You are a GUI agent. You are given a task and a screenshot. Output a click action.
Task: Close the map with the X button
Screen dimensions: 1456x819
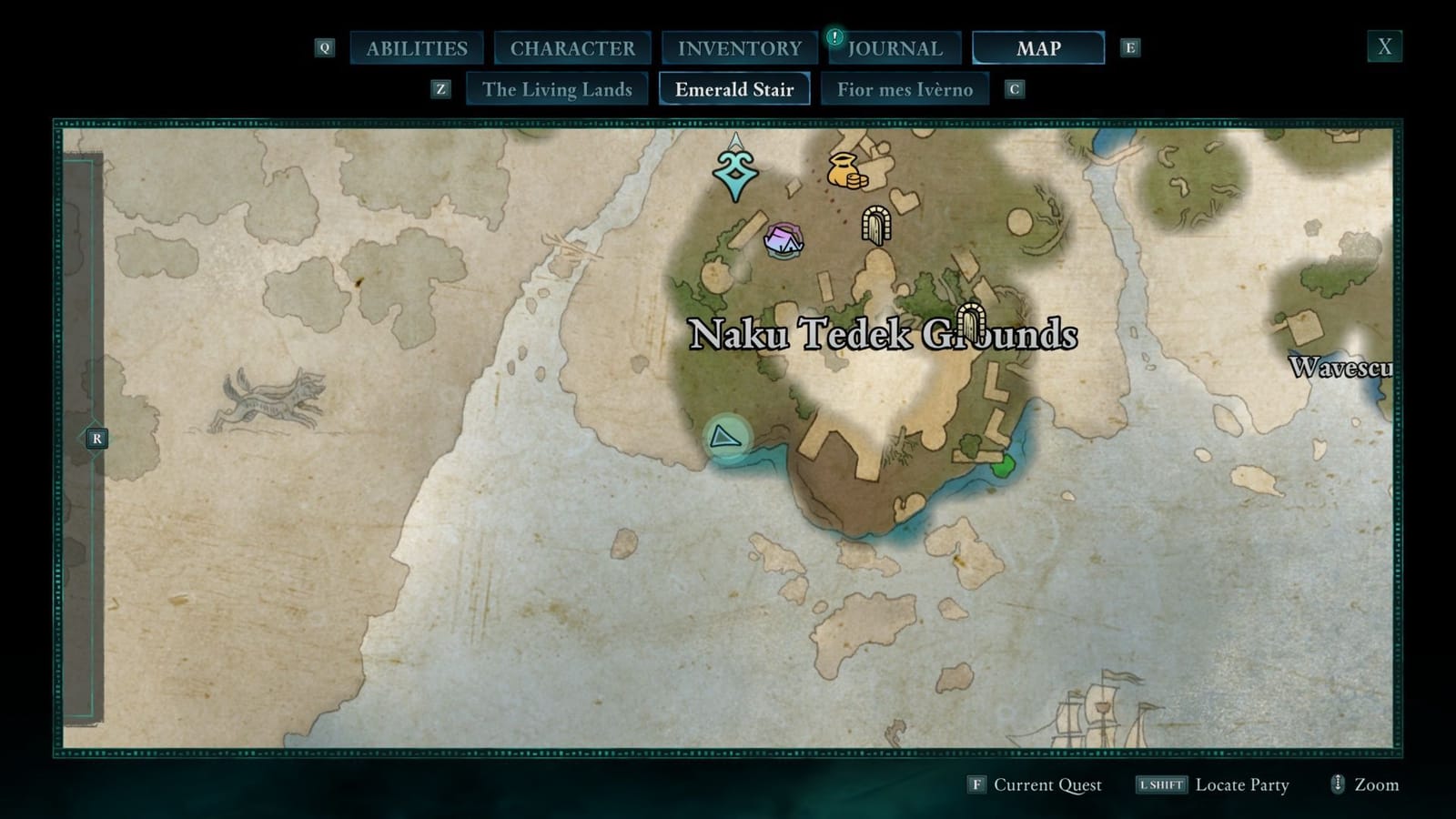[x=1384, y=45]
